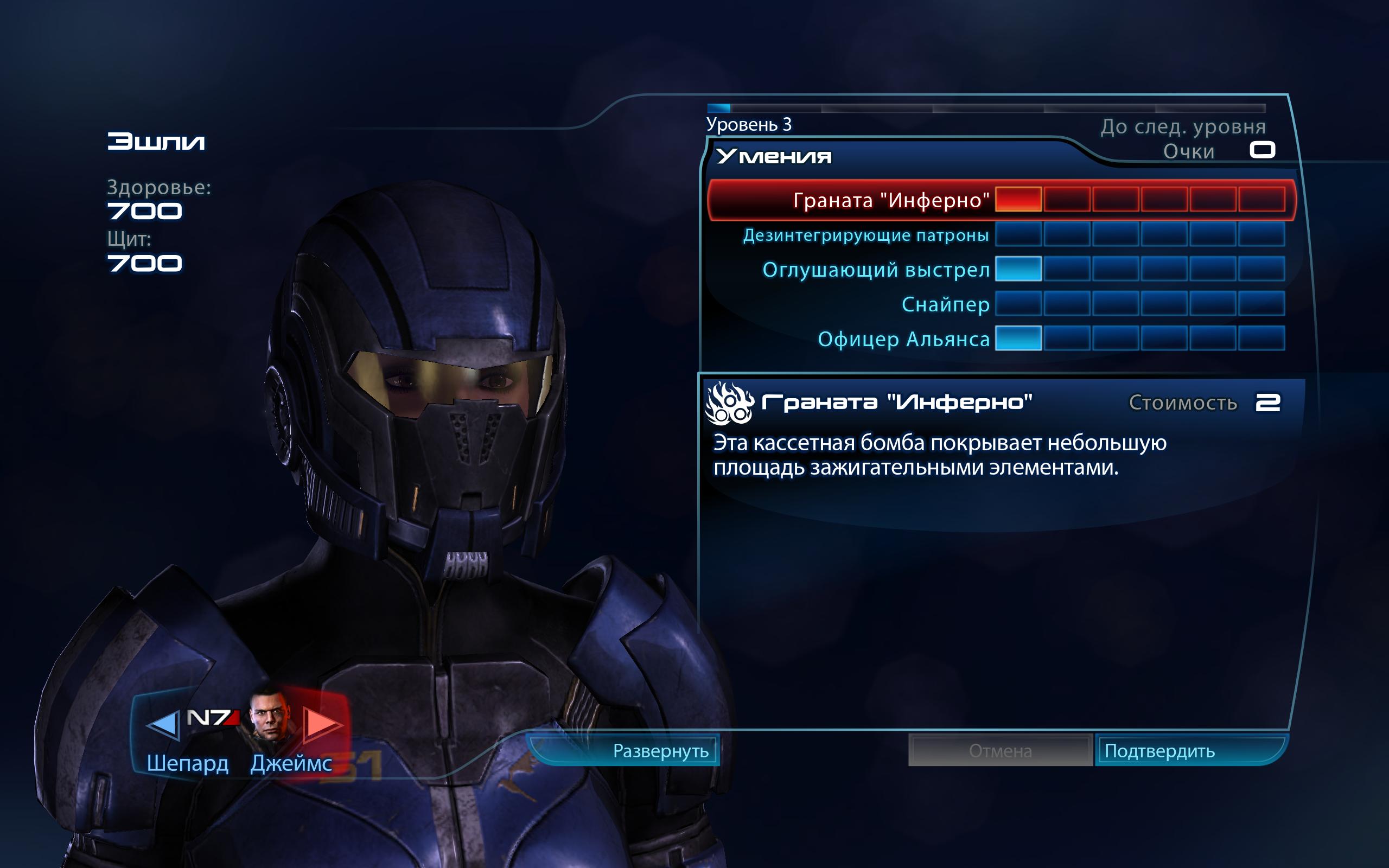Select the Граната "Инферно" skill row

point(891,200)
